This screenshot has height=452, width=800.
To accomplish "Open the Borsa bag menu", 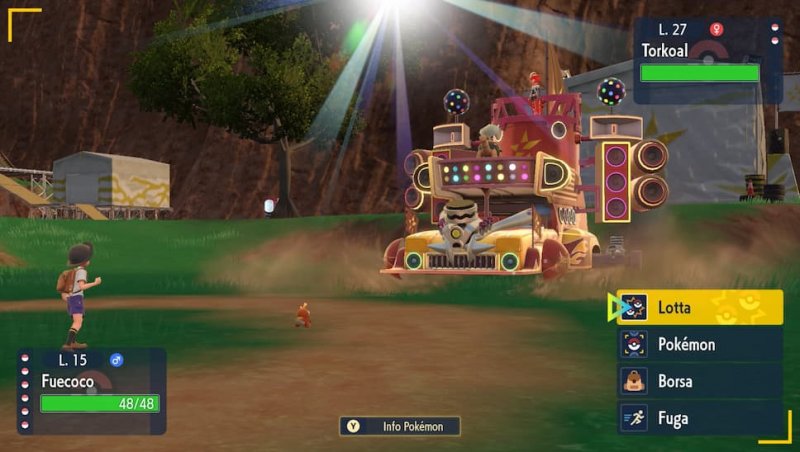I will 700,381.
